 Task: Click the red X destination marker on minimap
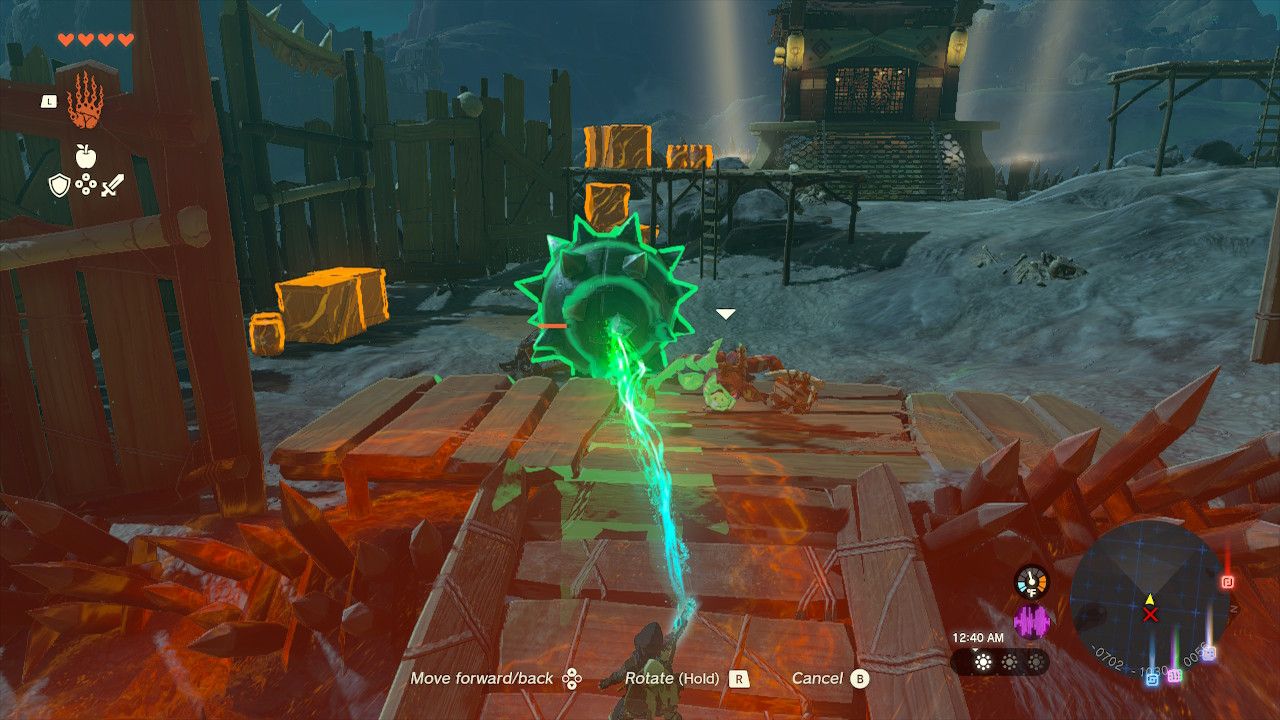tap(1150, 614)
